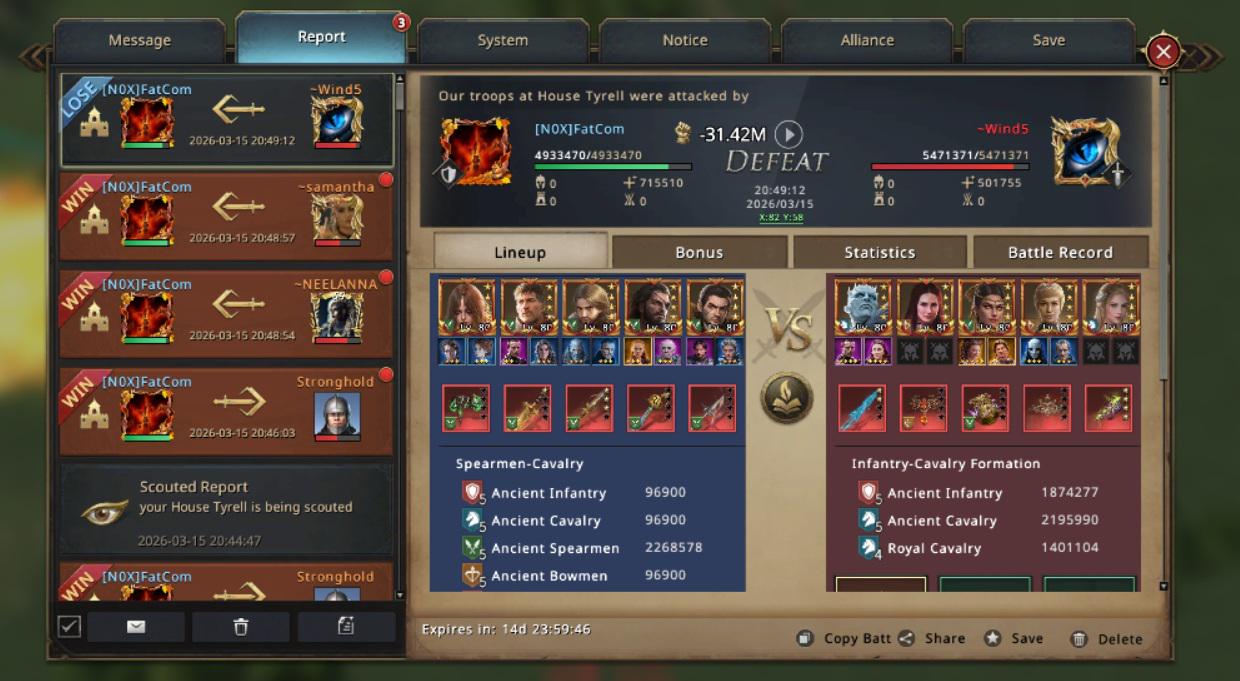Delete this battle report
This screenshot has width=1240, height=681.
click(x=1106, y=639)
